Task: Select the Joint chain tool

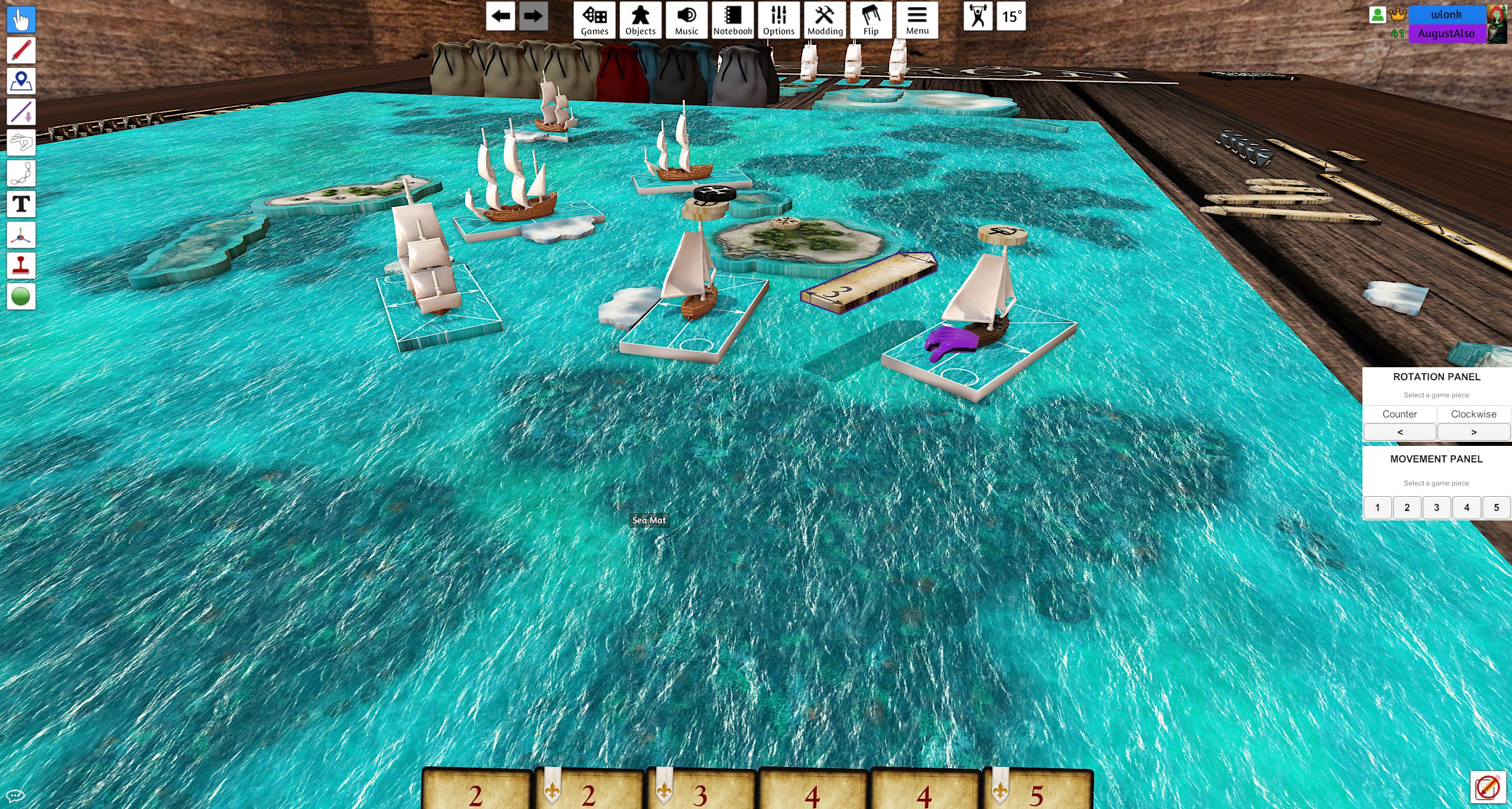Action: [21, 173]
